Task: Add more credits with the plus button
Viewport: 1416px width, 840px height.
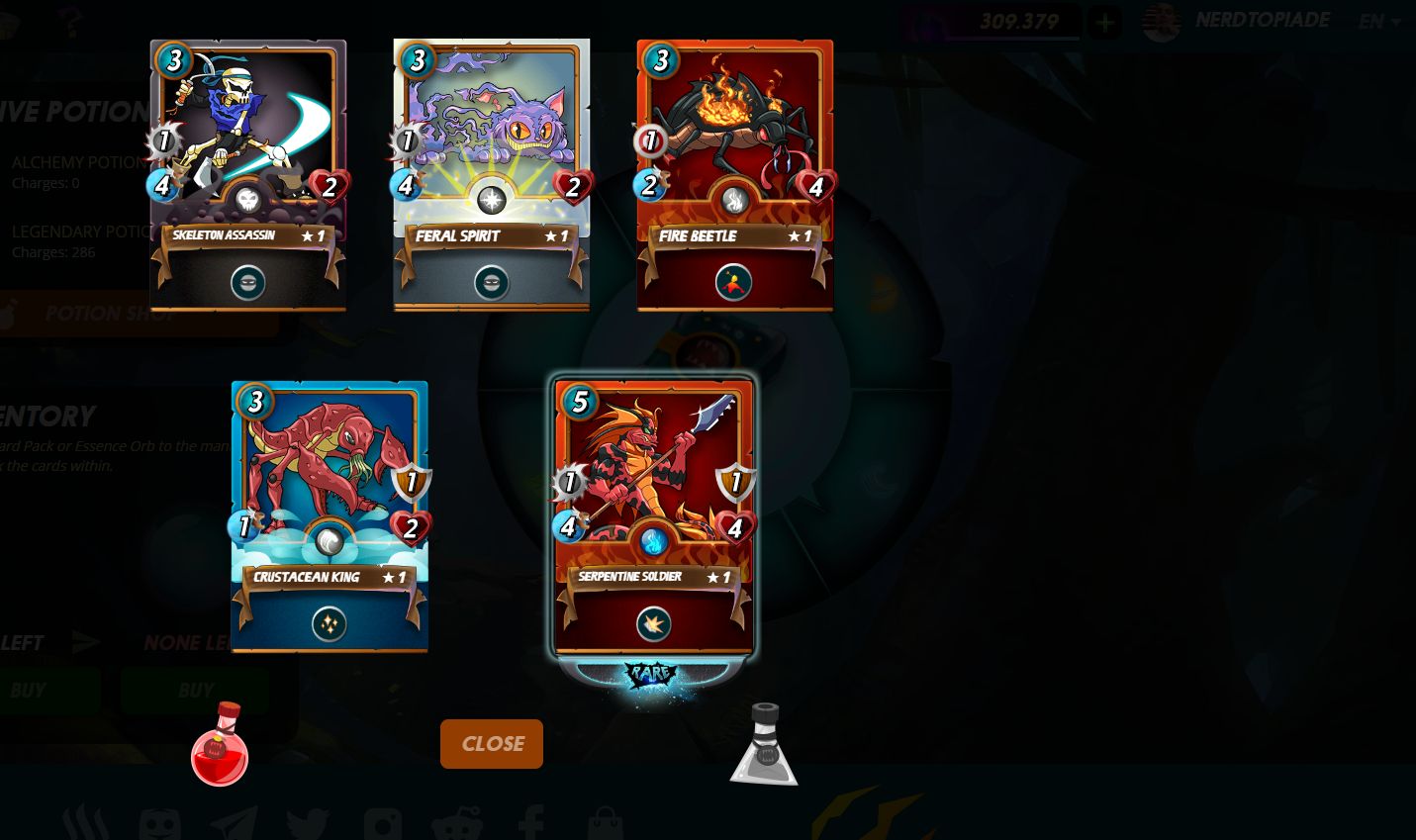Action: (x=1105, y=23)
